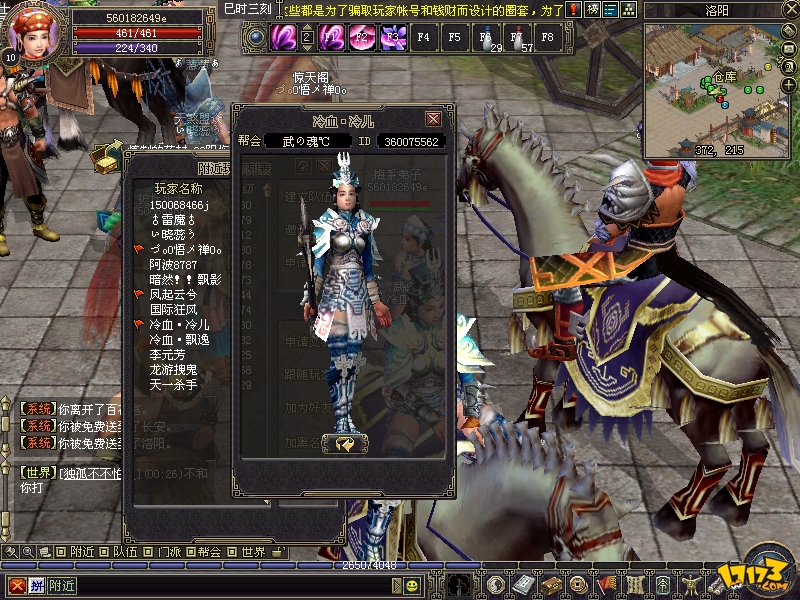Activate the F1 skill slot
The width and height of the screenshot is (800, 600).
[332, 38]
